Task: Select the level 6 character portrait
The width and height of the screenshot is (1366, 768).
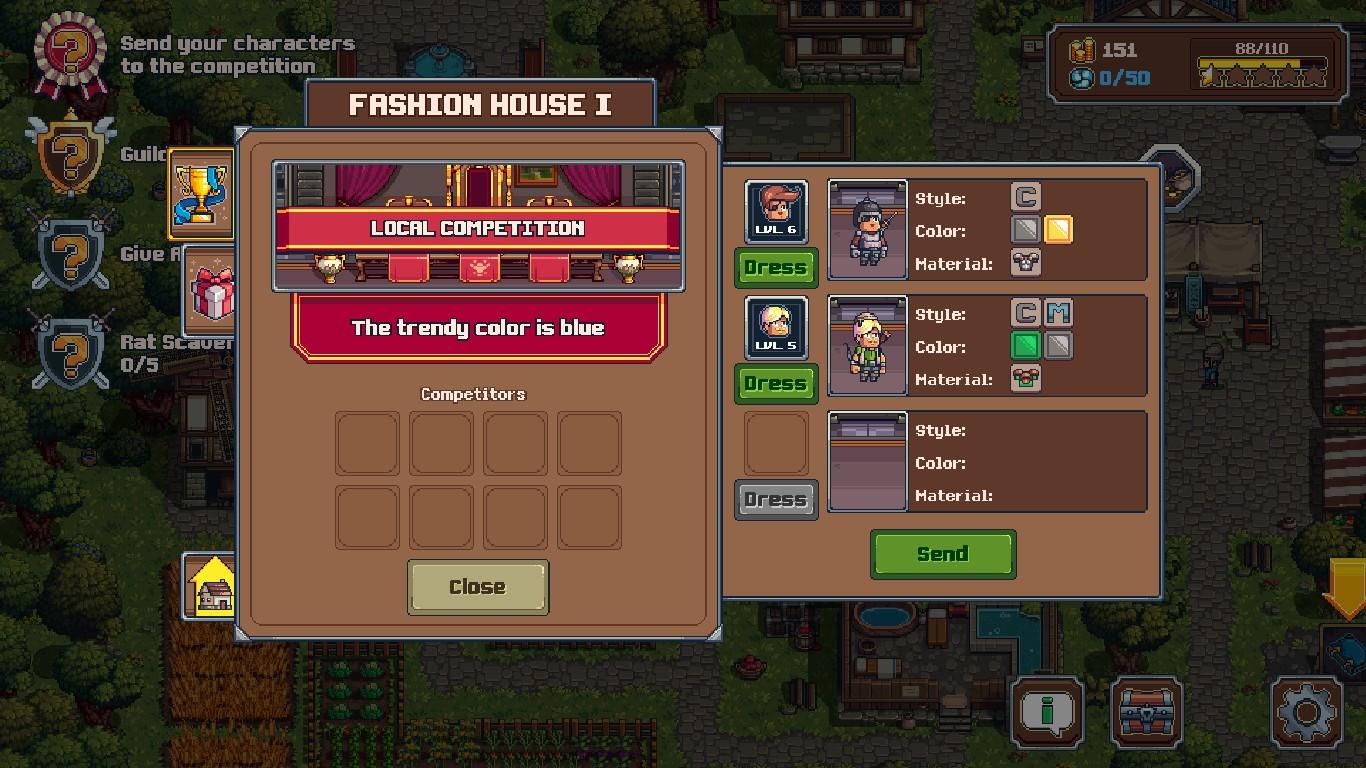Action: pyautogui.click(x=776, y=210)
